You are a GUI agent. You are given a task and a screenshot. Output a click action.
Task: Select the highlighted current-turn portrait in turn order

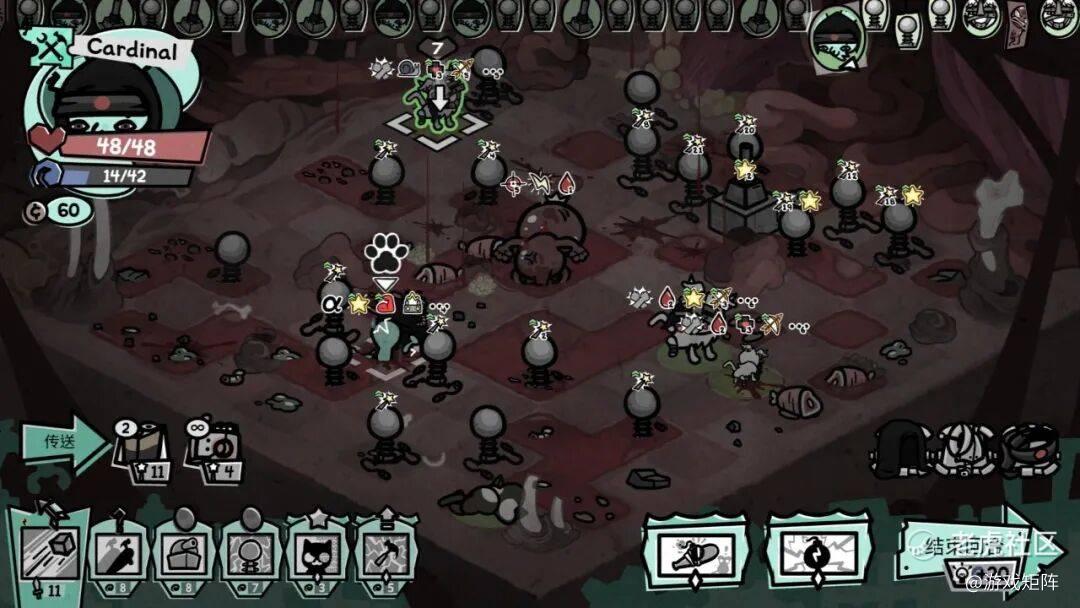836,40
